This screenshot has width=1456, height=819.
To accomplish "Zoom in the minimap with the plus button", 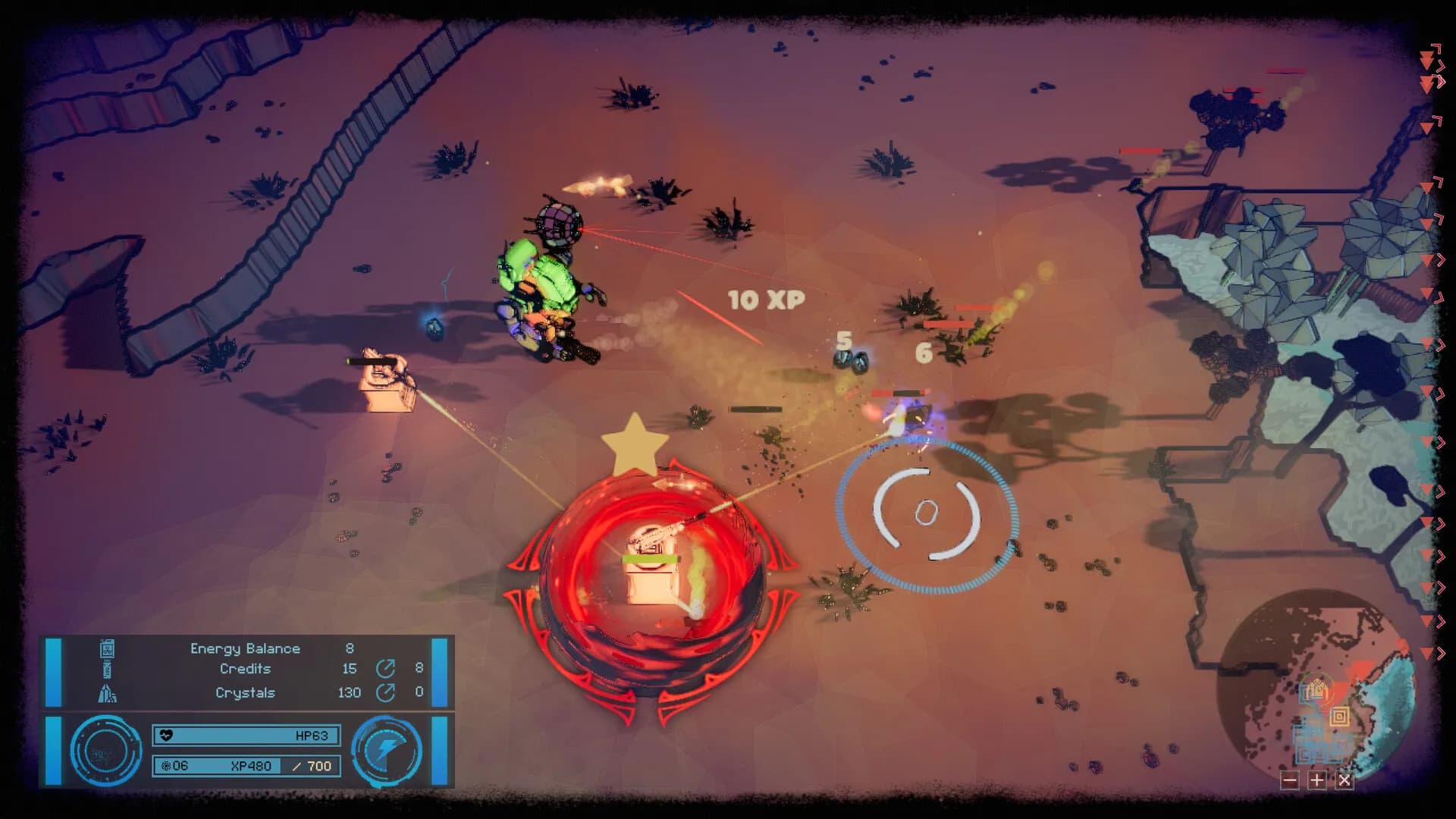I will 1317,780.
